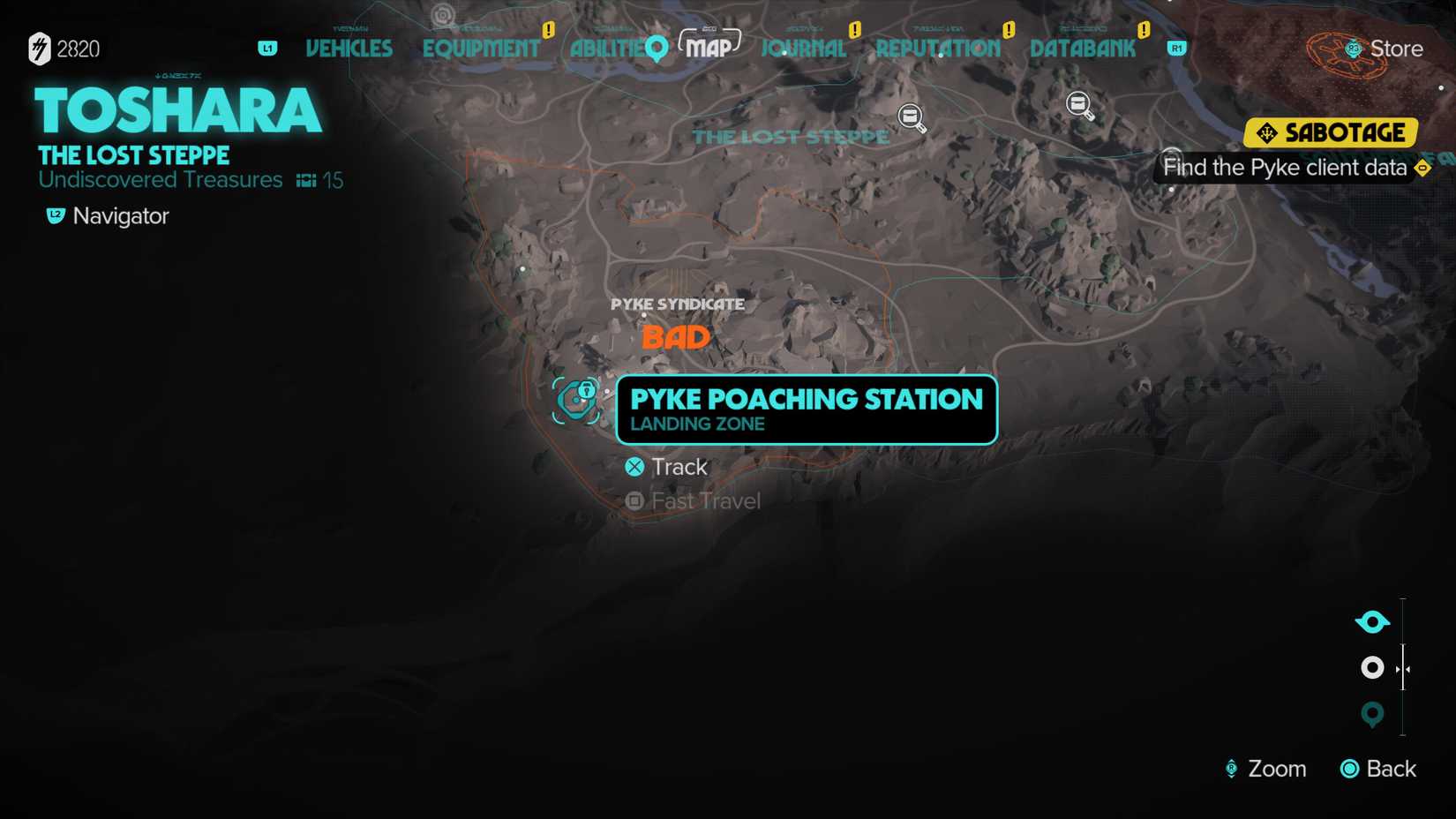Show the Reputation tab
The image size is (1456, 819).
pyautogui.click(x=938, y=49)
